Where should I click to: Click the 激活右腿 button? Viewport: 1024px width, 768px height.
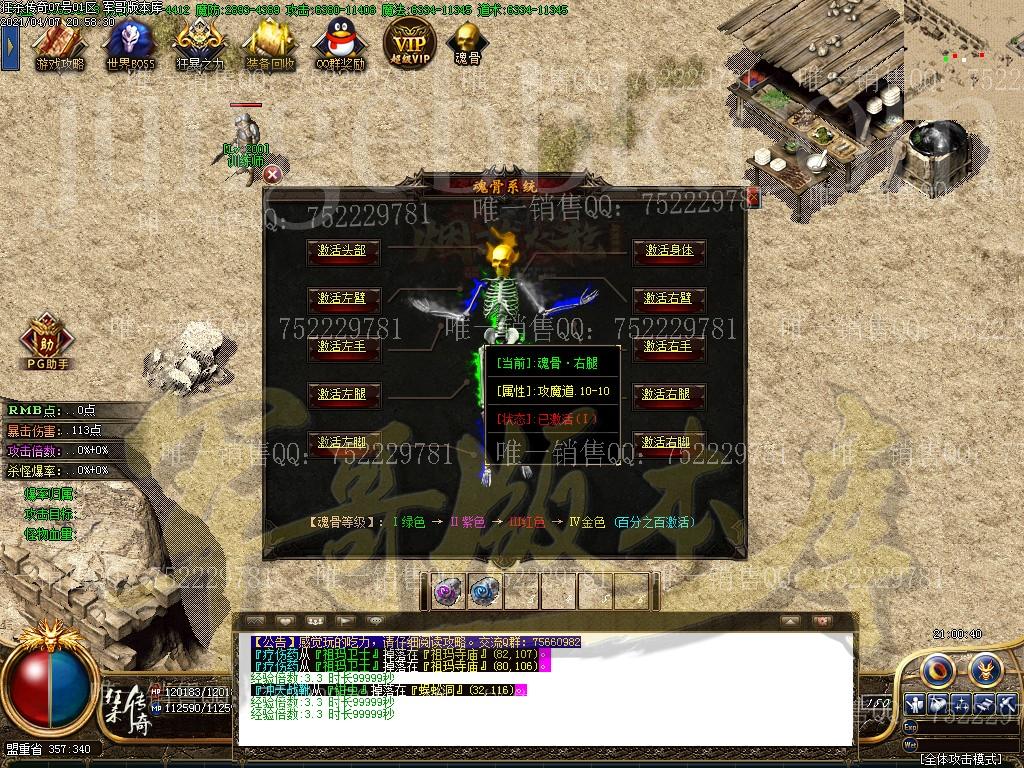click(x=669, y=394)
